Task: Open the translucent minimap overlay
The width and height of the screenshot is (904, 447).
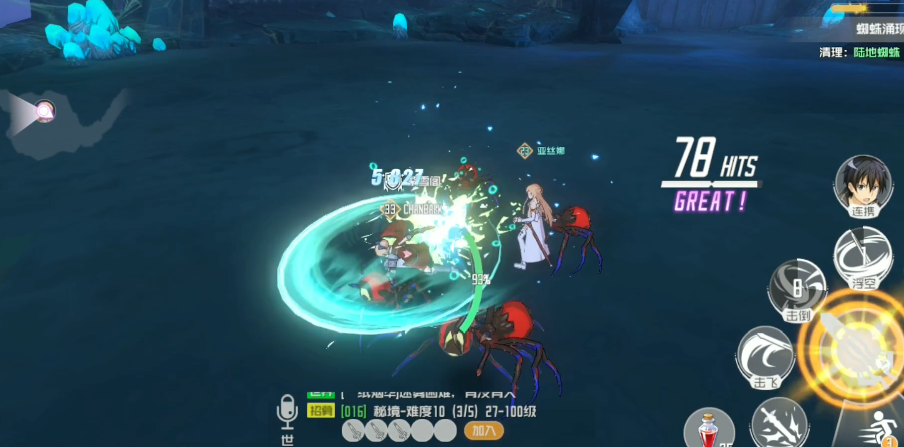Action: (x=62, y=116)
